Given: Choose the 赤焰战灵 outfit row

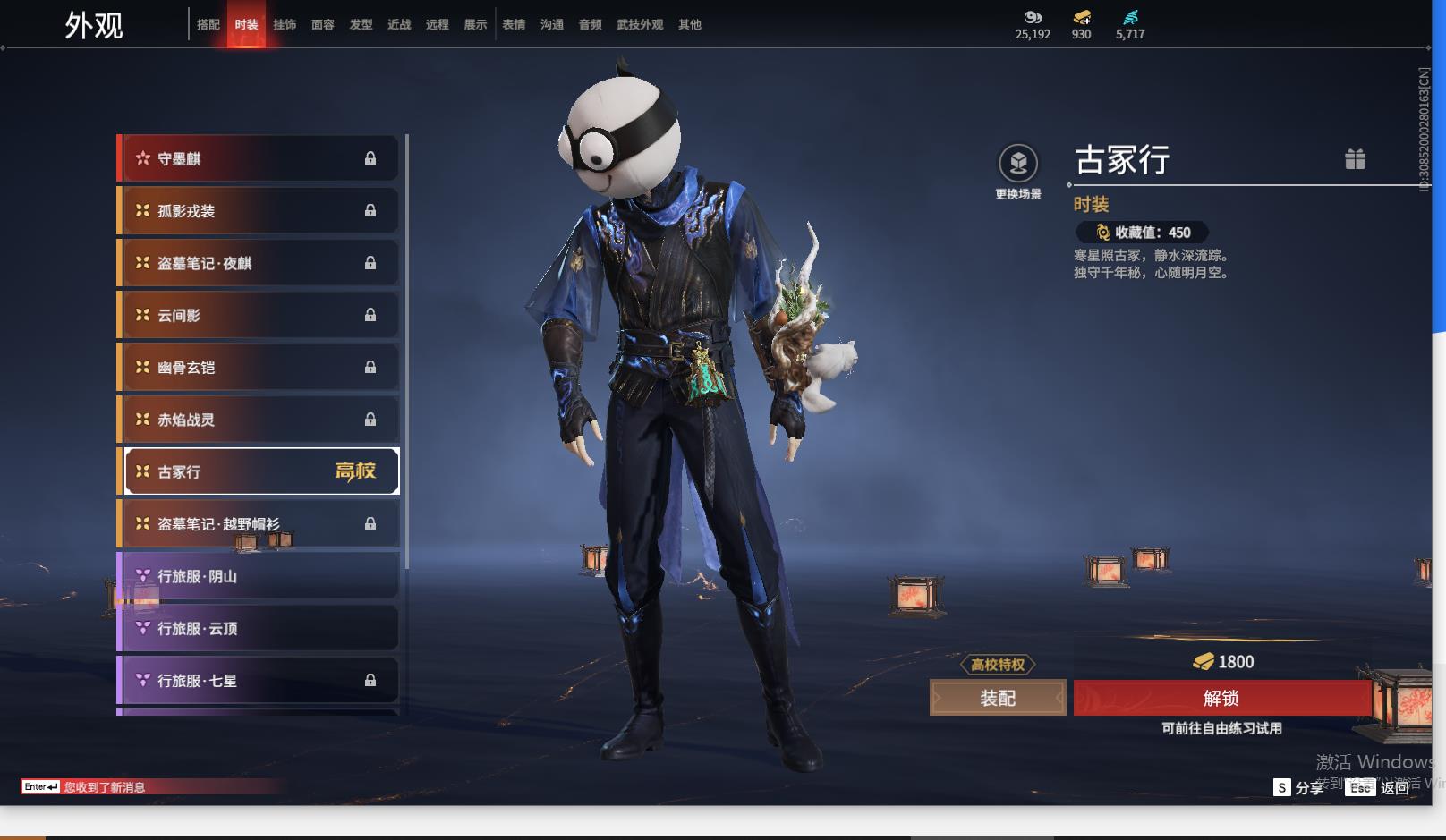Looking at the screenshot, I should coord(259,420).
